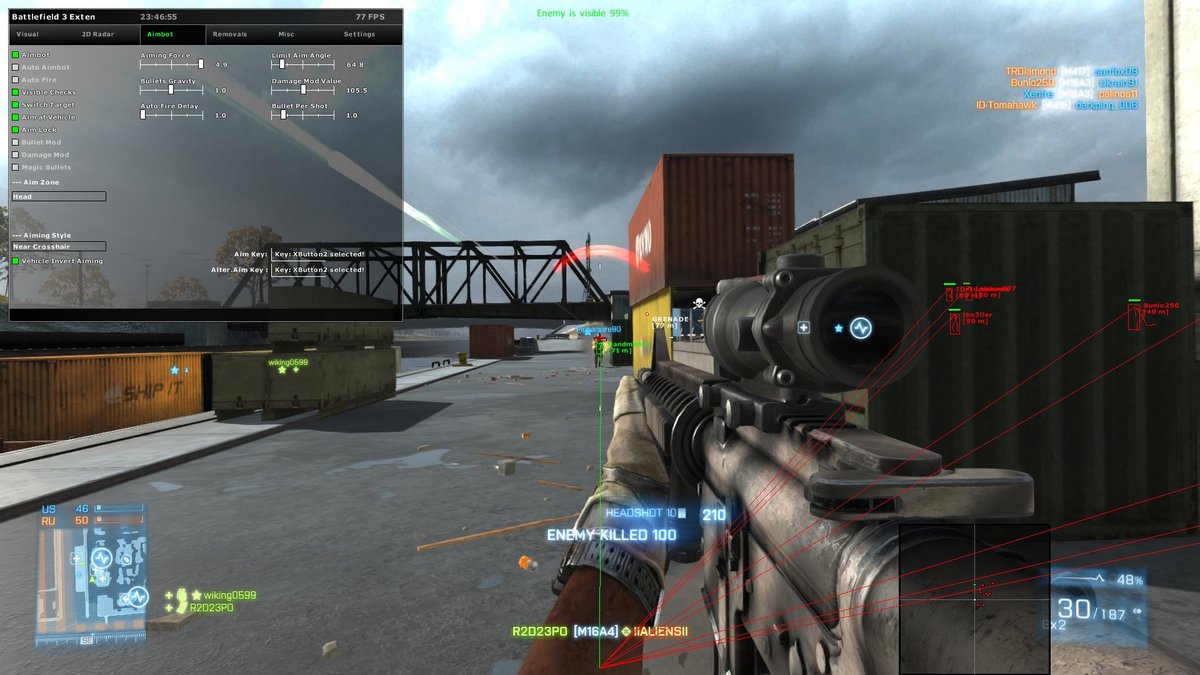The height and width of the screenshot is (675, 1200).
Task: Select the Alter.Aim Key binding field
Action: (320, 270)
